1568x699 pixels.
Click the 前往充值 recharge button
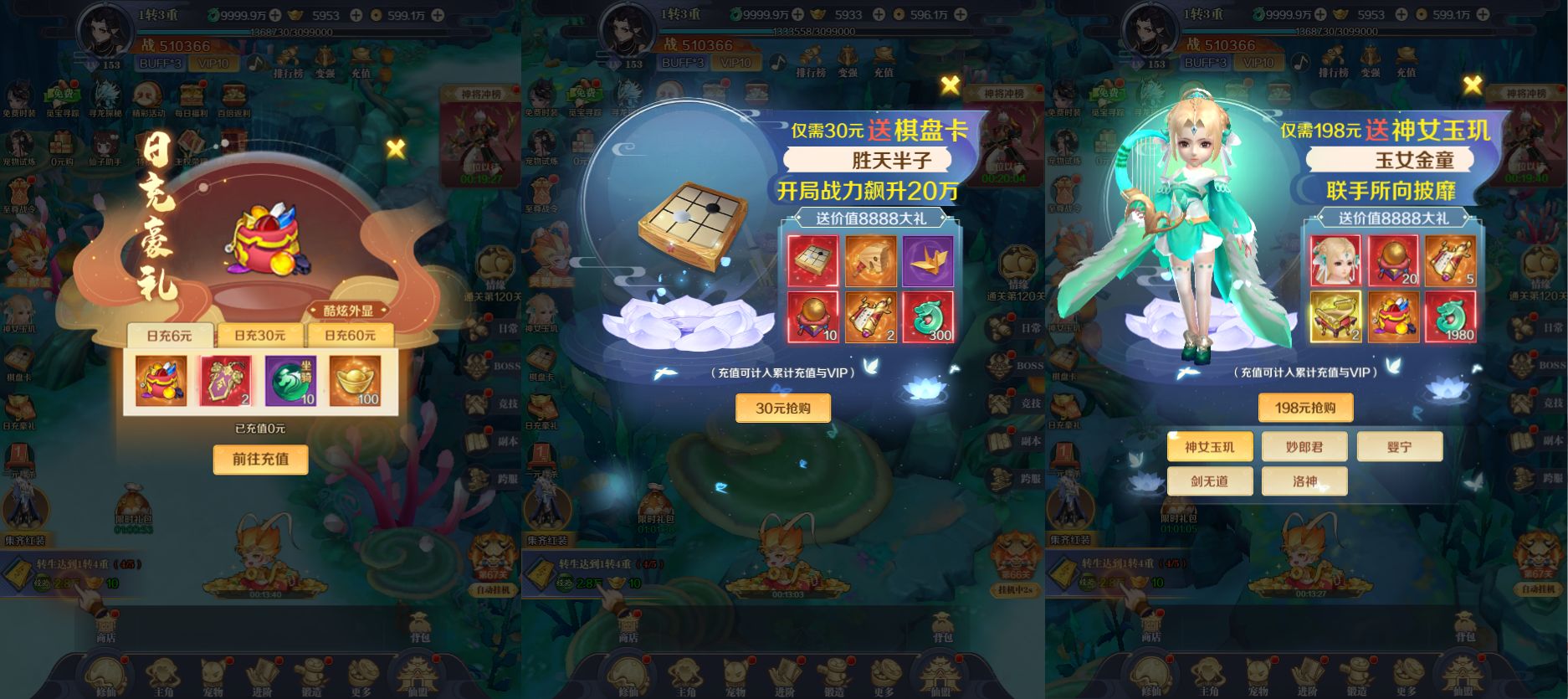pyautogui.click(x=259, y=460)
